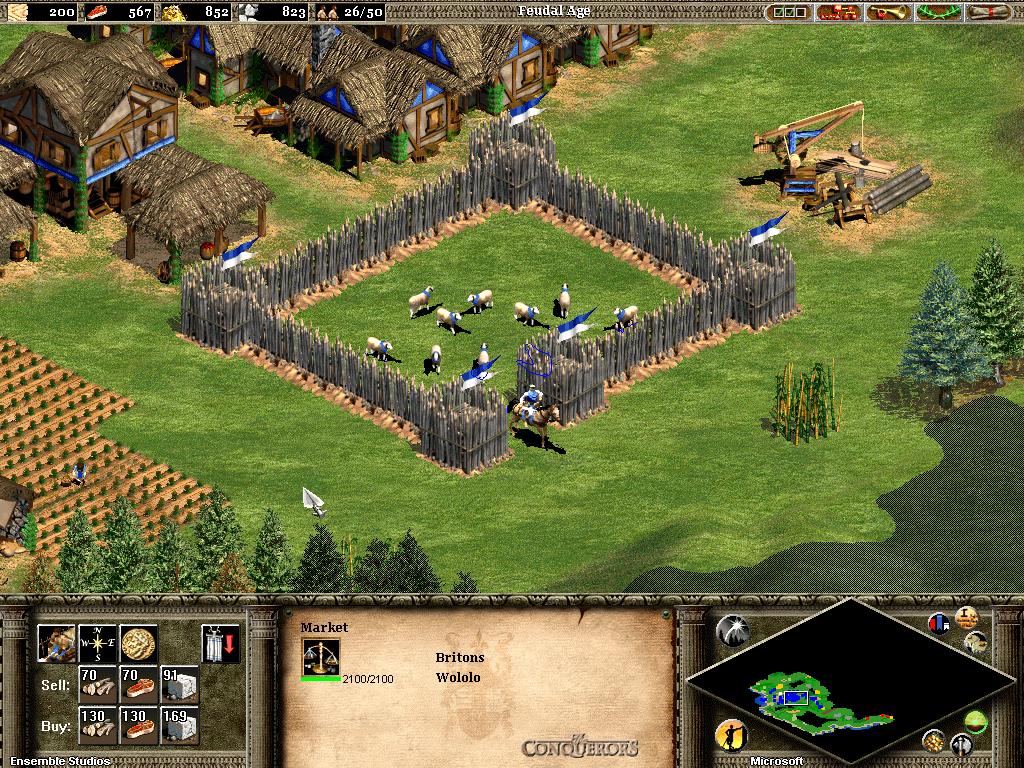Research the Cartography compass technology
This screenshot has height=768, width=1024.
coord(97,644)
